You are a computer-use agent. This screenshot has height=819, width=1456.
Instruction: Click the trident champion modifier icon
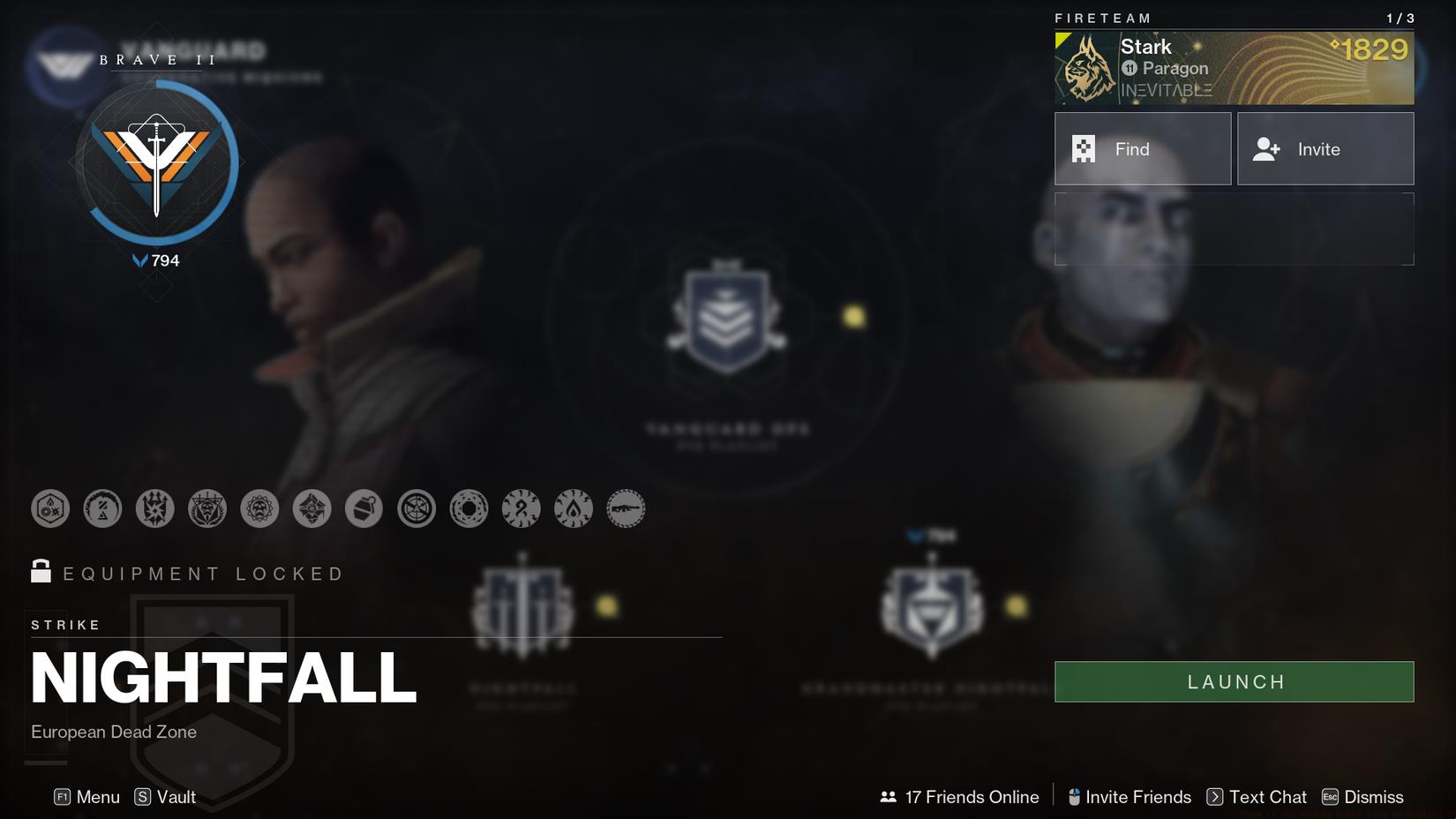(155, 508)
